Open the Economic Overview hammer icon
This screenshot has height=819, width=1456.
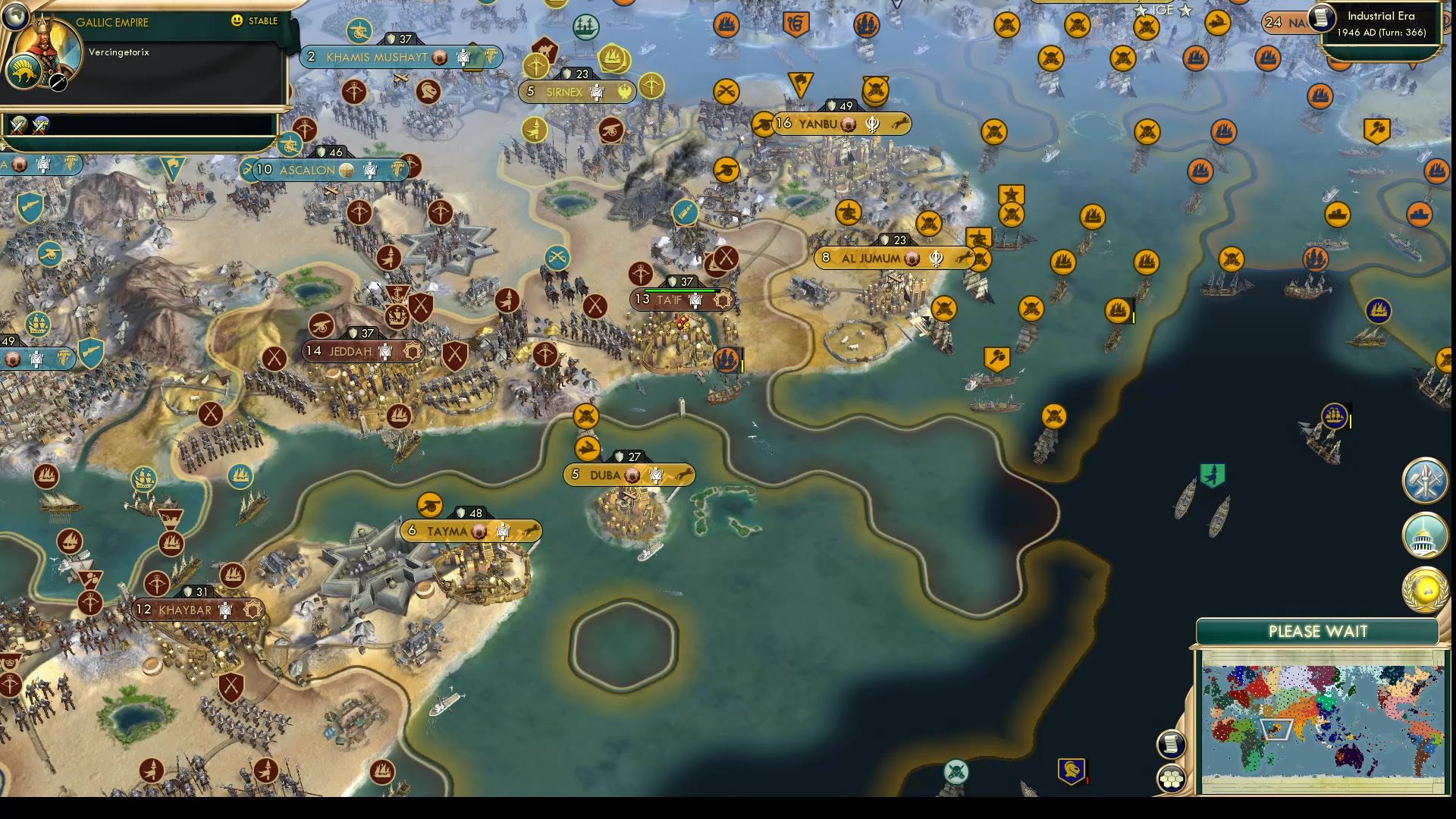pyautogui.click(x=1424, y=482)
